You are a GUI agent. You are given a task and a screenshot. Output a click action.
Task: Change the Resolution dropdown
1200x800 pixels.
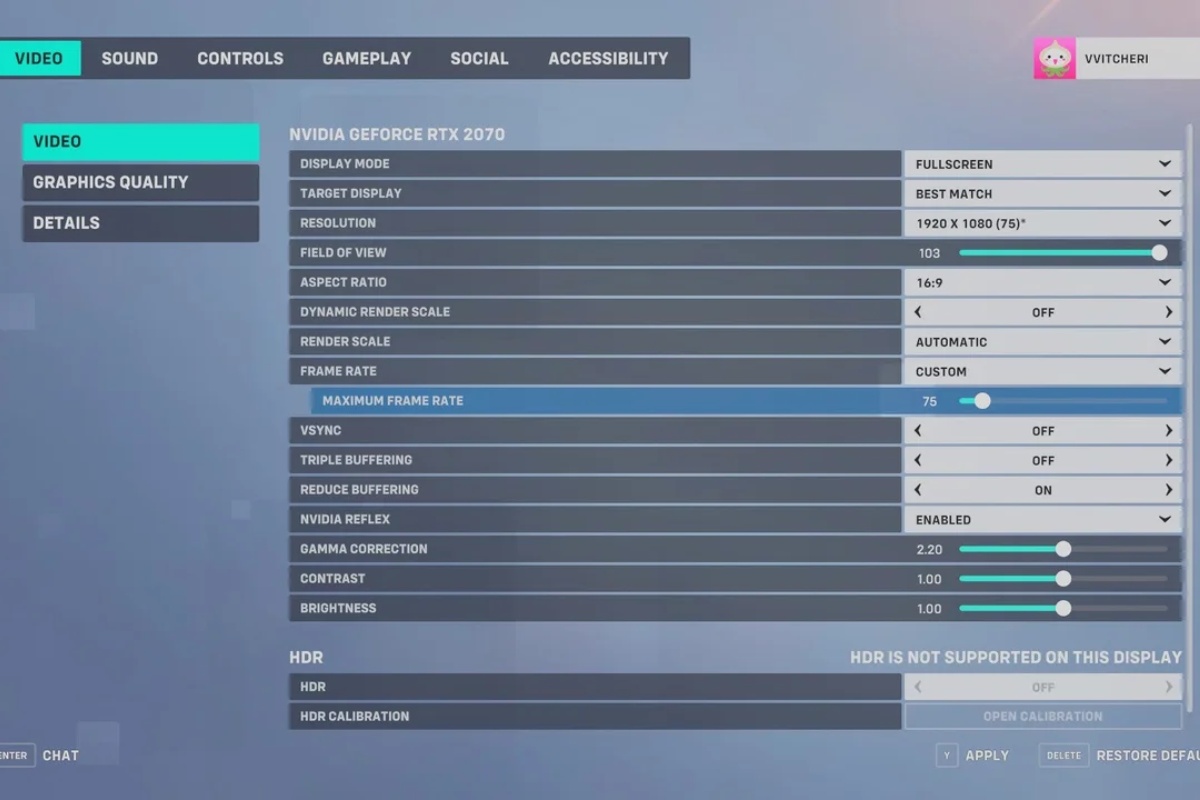coord(1042,223)
